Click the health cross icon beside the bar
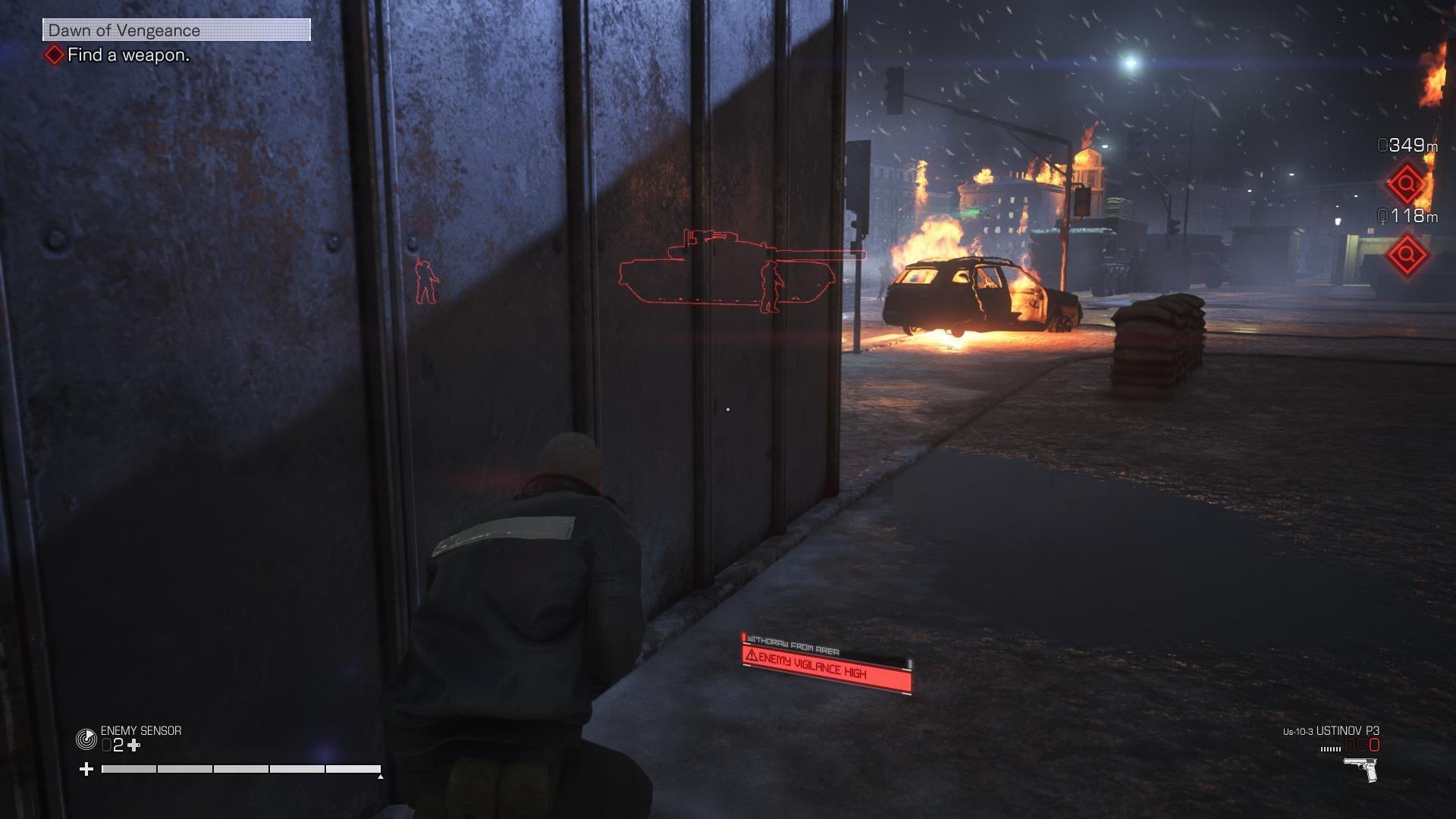The height and width of the screenshot is (819, 1456). (86, 769)
